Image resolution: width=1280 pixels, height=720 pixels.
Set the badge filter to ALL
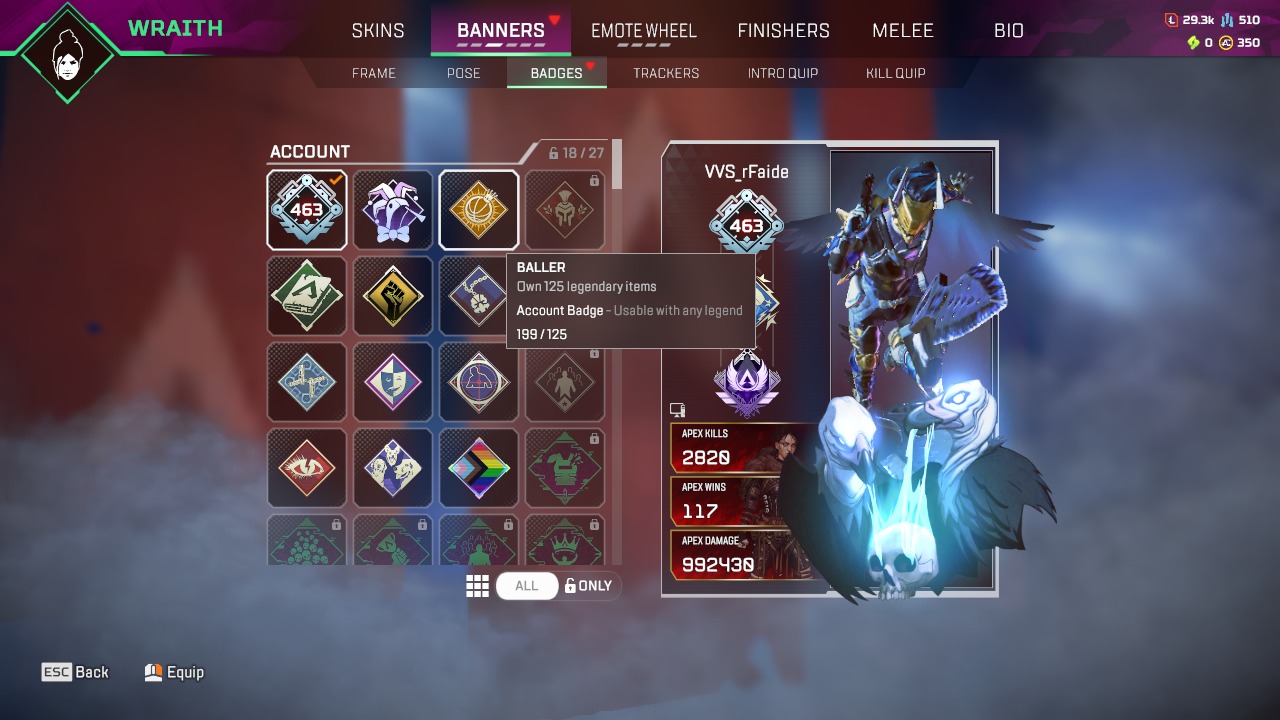527,585
